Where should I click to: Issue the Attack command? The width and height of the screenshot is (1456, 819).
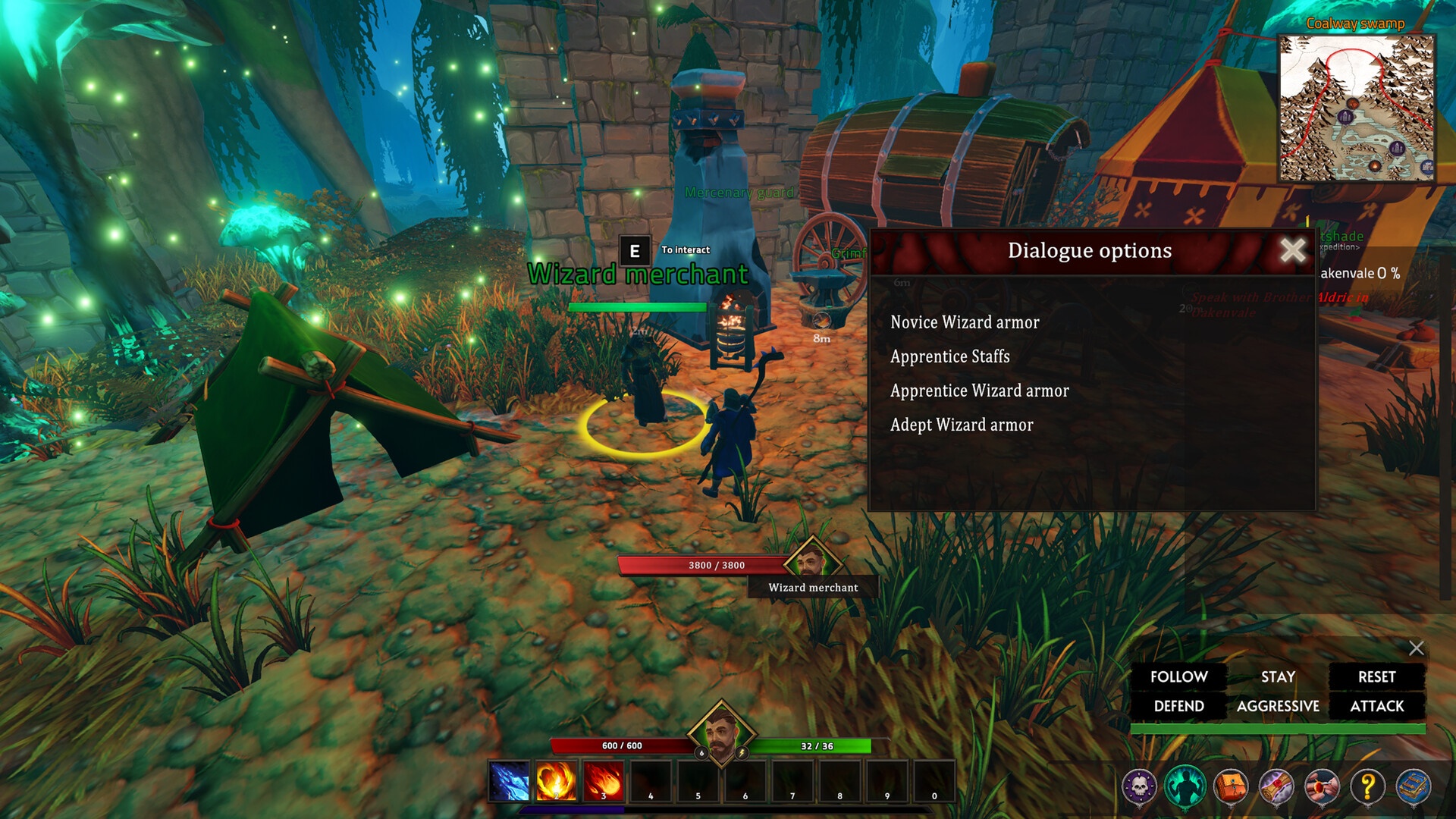tap(1376, 706)
